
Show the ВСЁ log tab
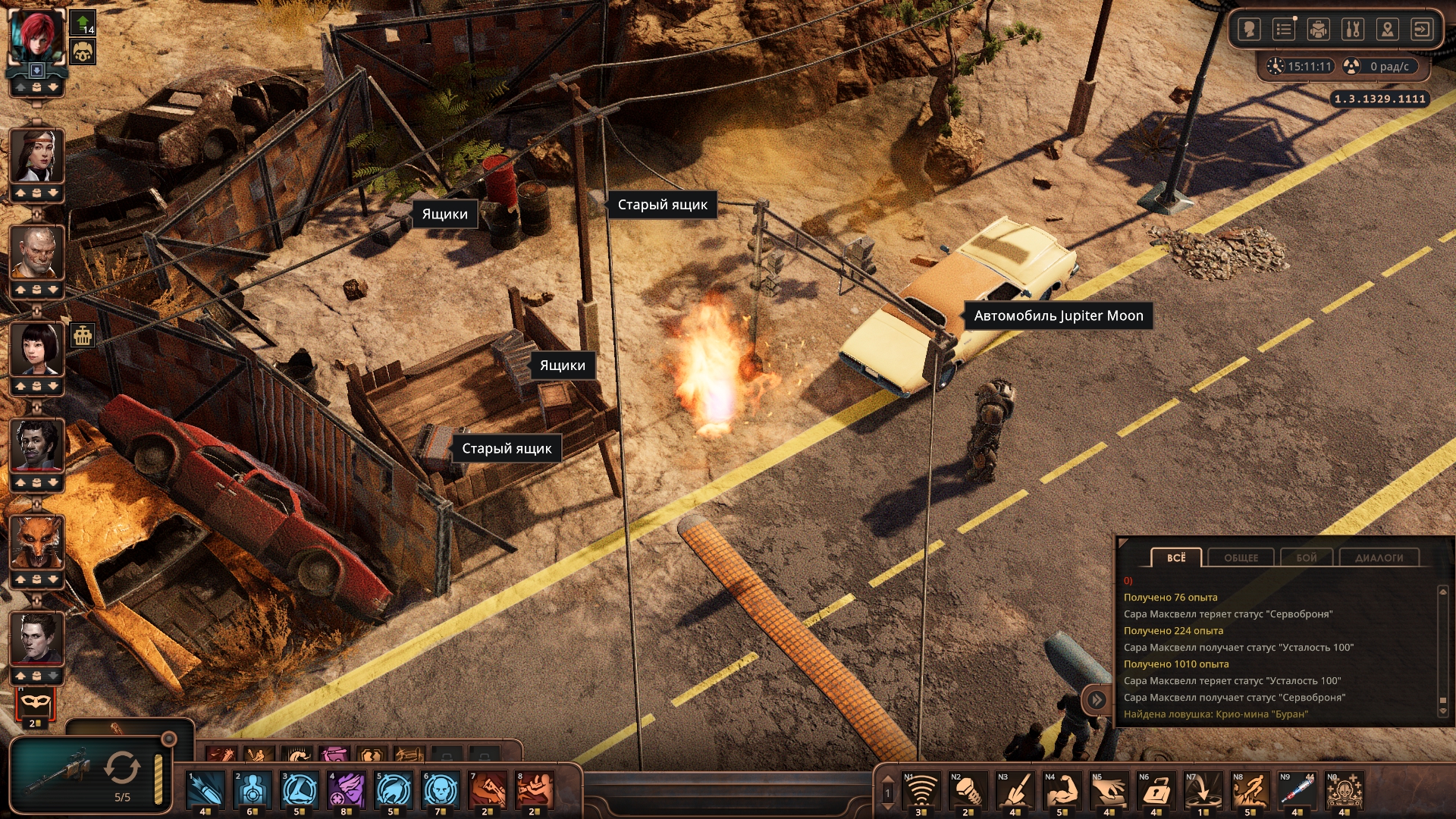coord(1175,557)
